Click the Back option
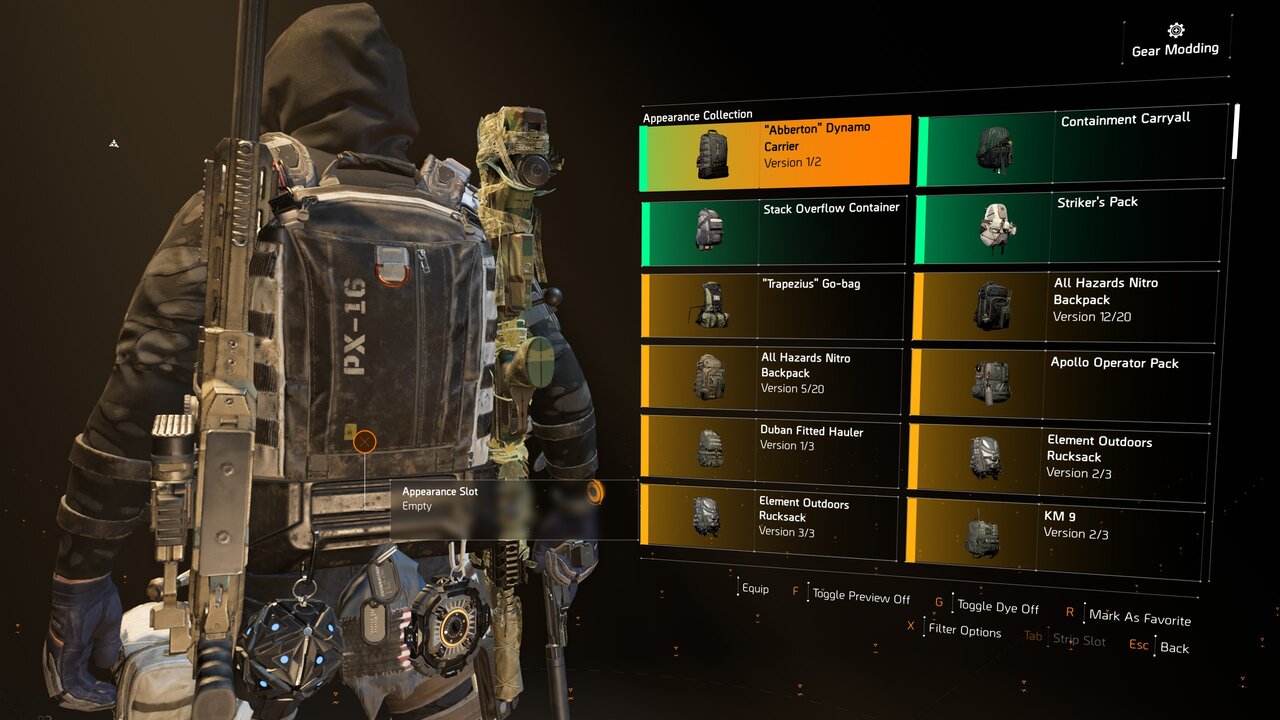Image resolution: width=1280 pixels, height=720 pixels. pyautogui.click(x=1173, y=648)
